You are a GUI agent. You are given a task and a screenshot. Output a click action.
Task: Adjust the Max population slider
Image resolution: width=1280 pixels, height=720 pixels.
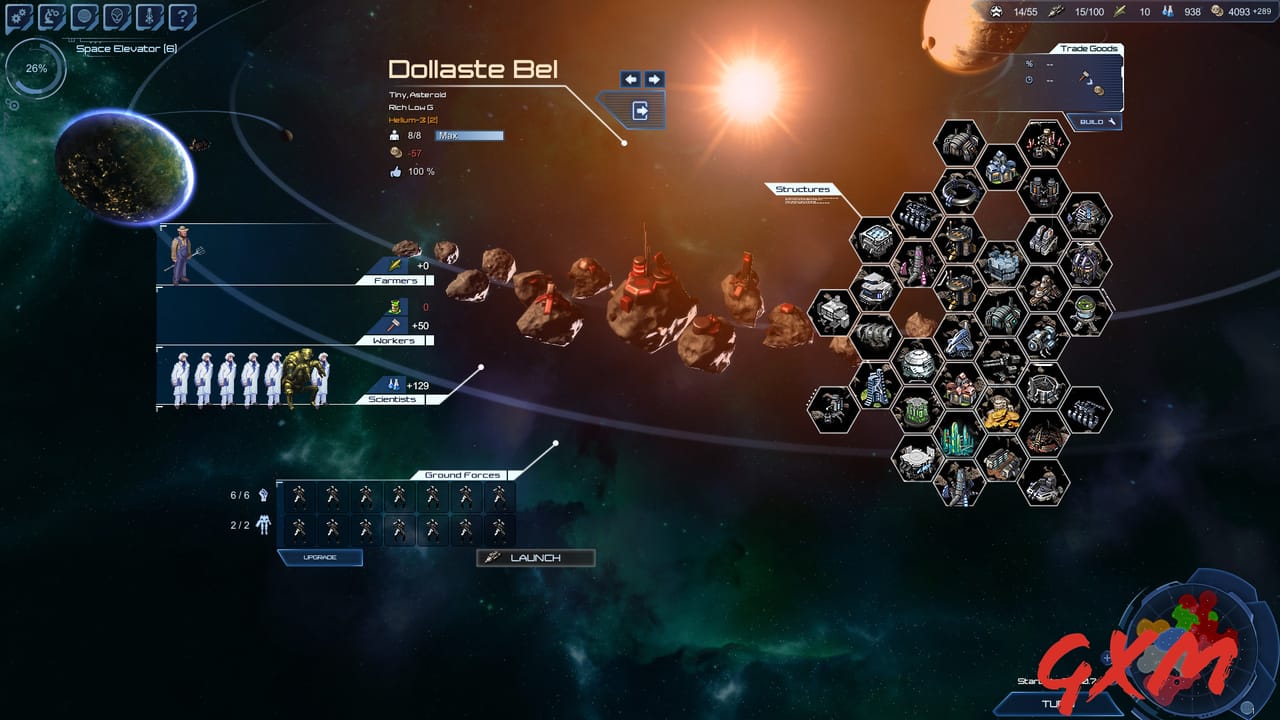[x=470, y=135]
